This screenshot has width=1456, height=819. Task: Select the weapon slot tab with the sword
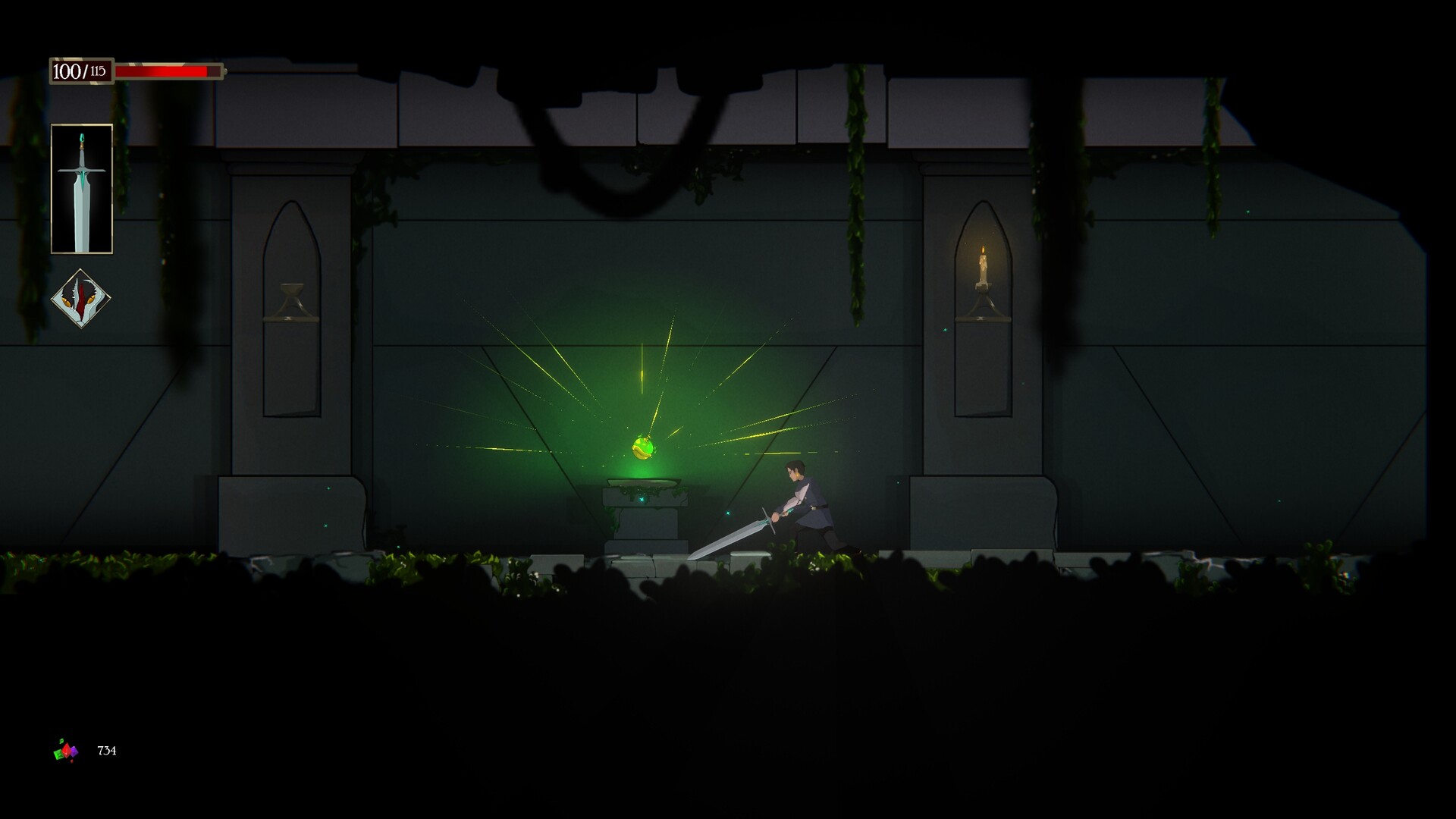click(x=81, y=188)
